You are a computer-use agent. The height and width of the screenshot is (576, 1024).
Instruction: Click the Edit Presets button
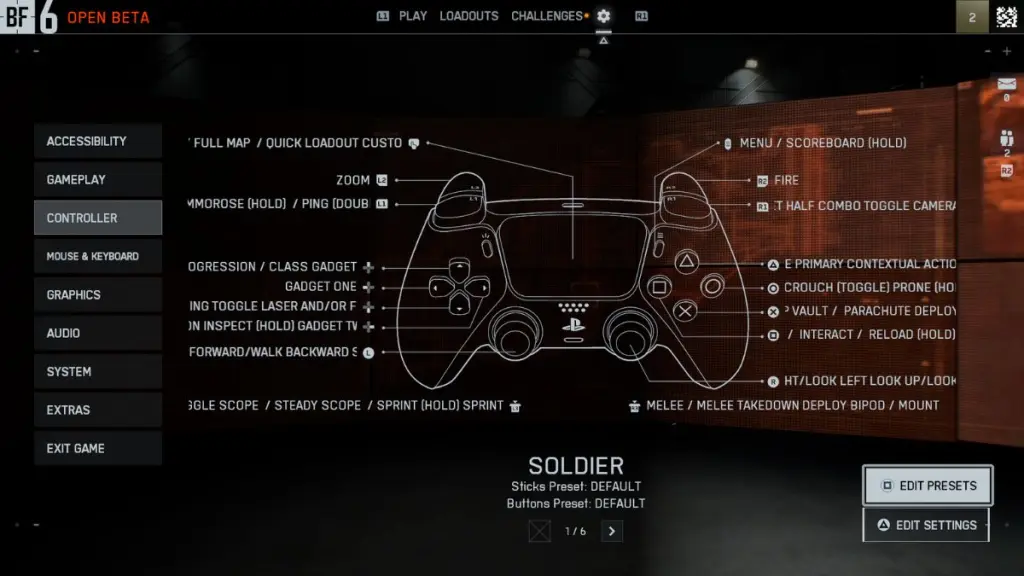pyautogui.click(x=927, y=486)
